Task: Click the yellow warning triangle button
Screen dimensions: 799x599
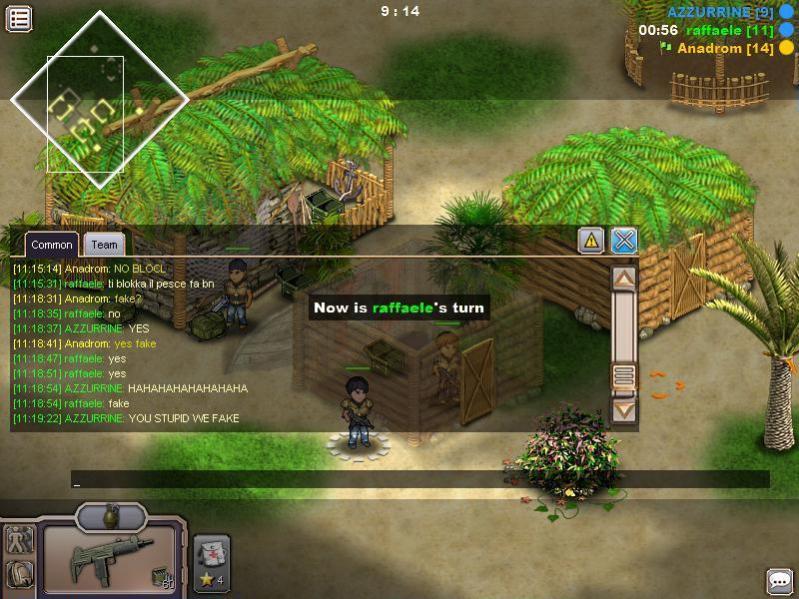Action: pos(591,240)
